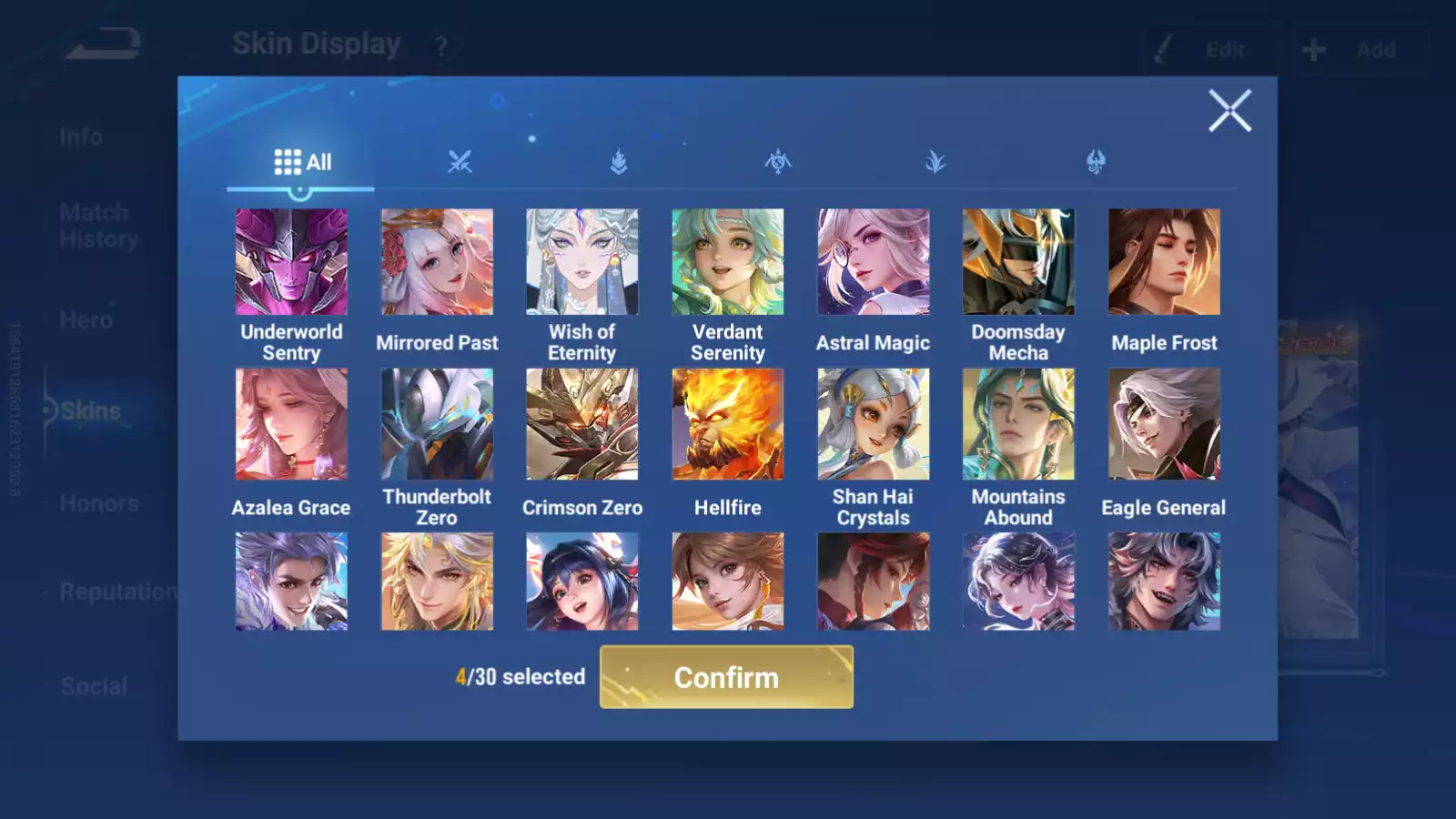Pick the Maple Frost skin
The image size is (1456, 819).
click(1164, 262)
